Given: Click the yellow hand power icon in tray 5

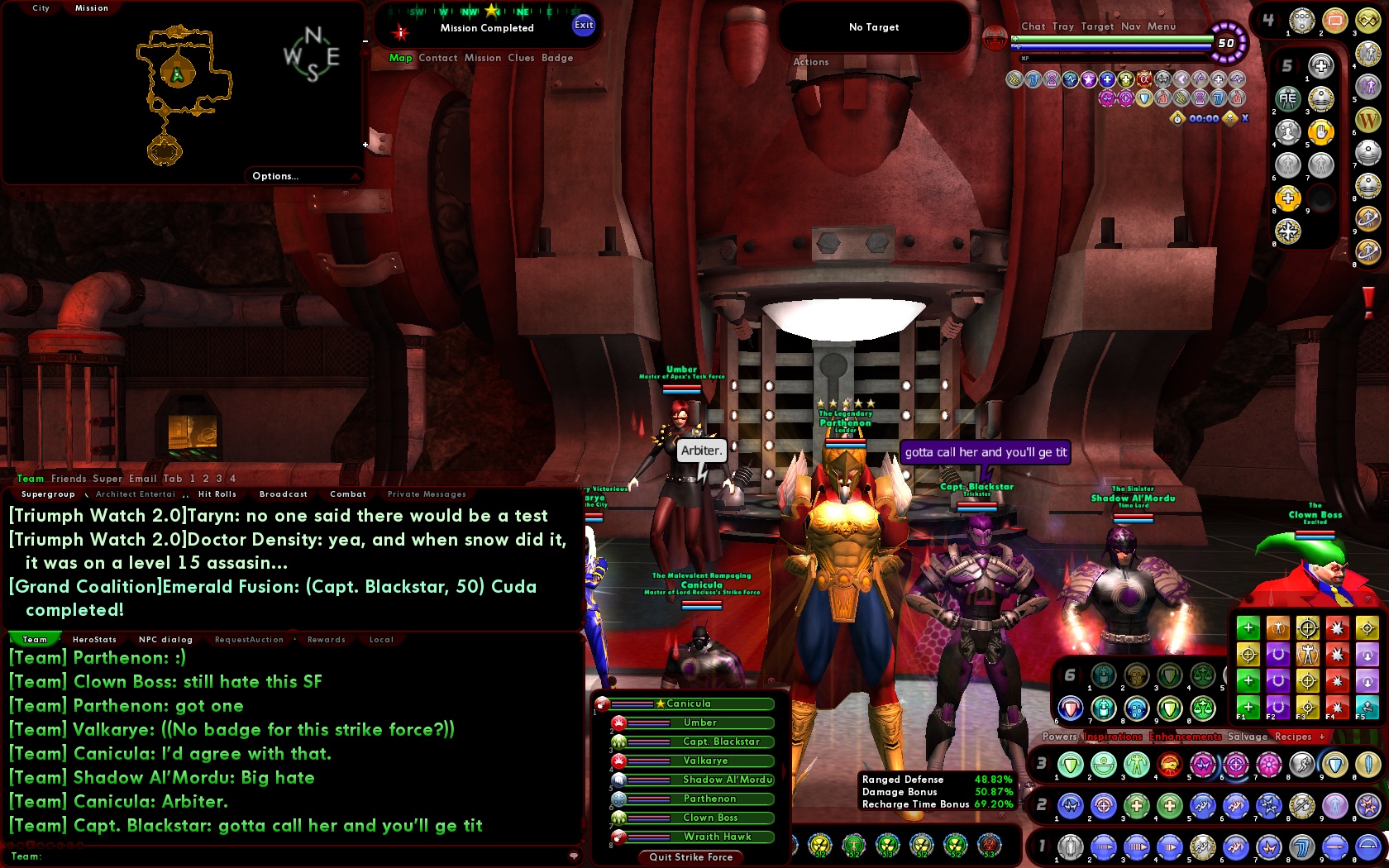Looking at the screenshot, I should tap(1321, 133).
